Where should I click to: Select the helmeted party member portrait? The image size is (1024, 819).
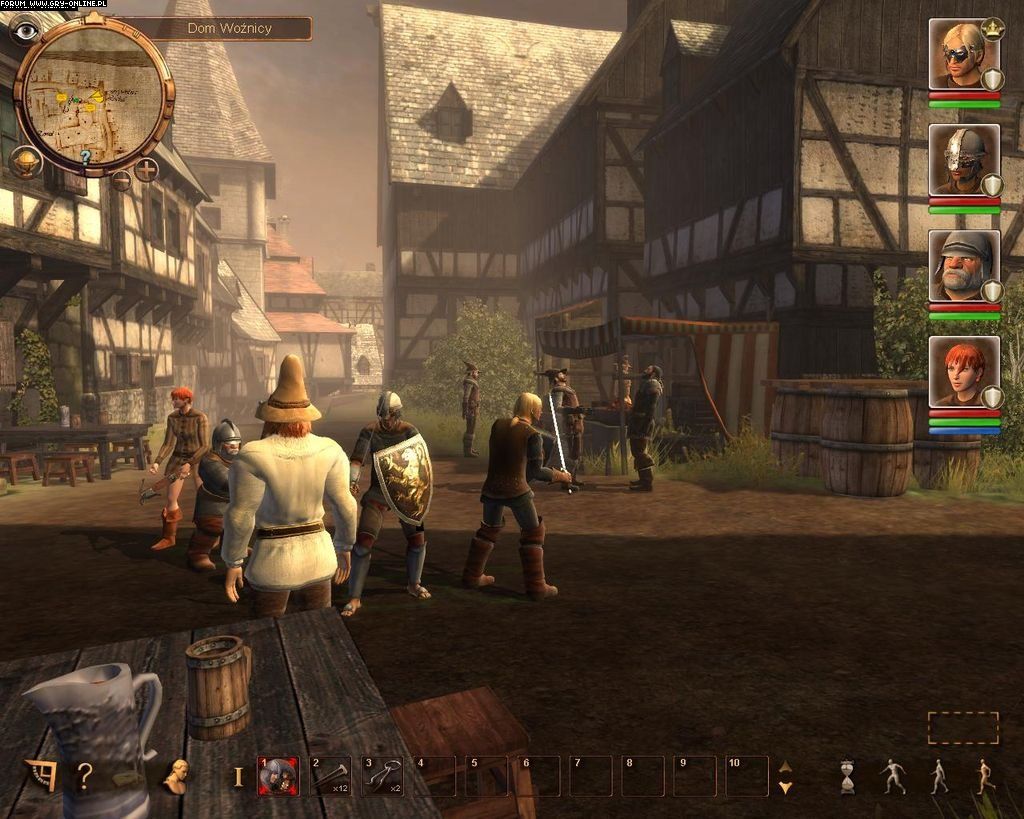[x=963, y=159]
